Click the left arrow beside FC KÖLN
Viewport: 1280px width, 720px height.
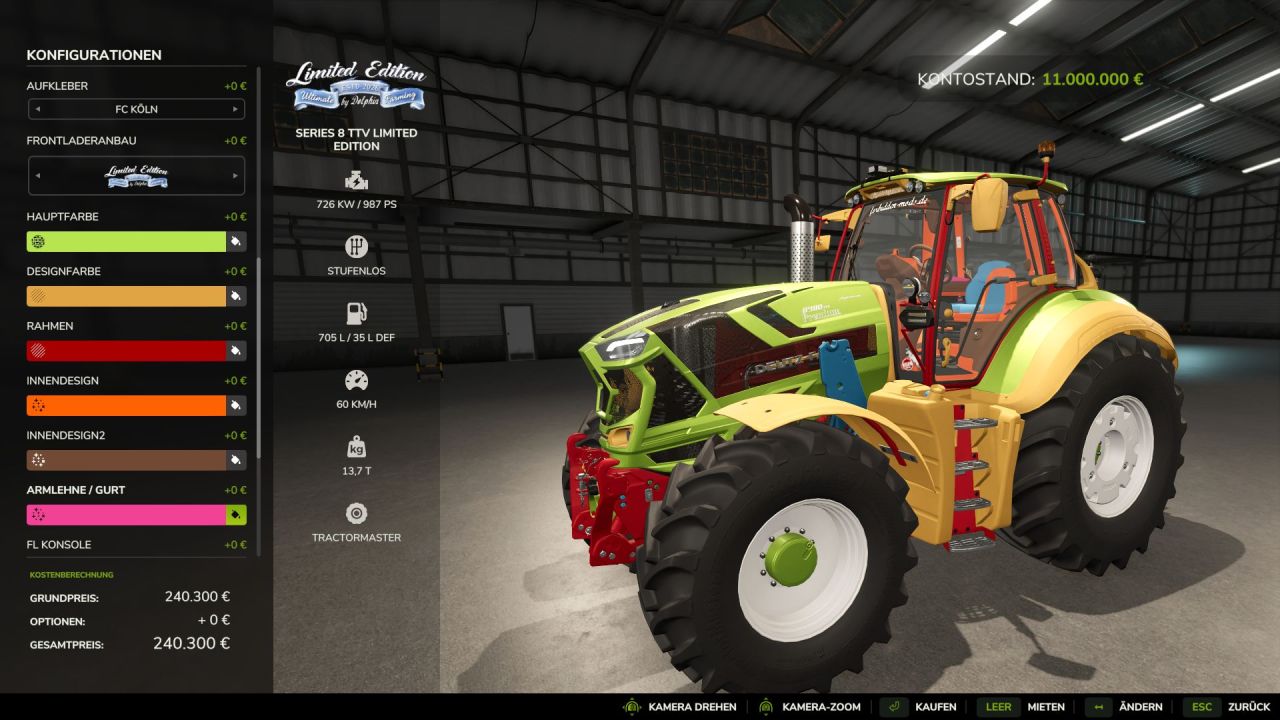pyautogui.click(x=37, y=109)
